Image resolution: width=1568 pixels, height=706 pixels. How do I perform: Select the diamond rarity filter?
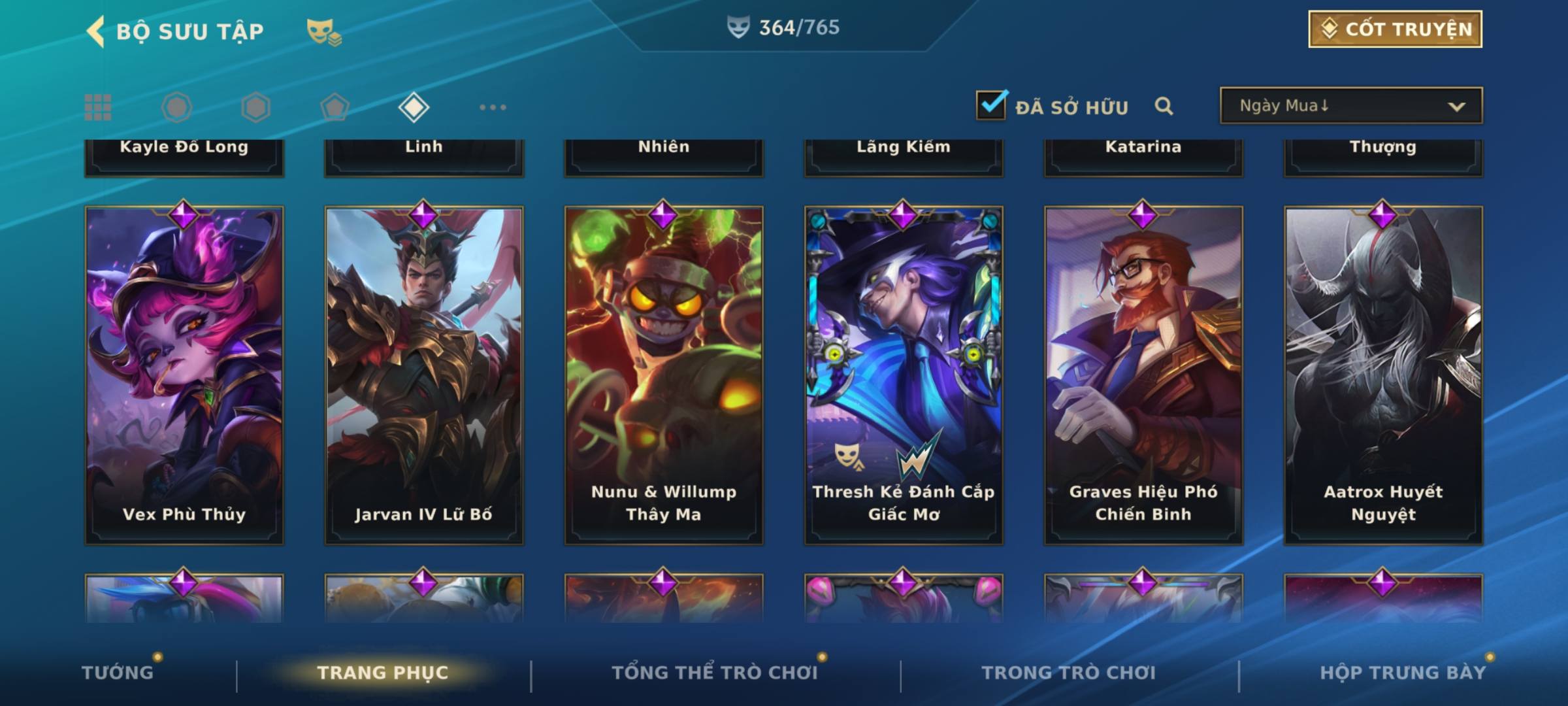click(414, 107)
